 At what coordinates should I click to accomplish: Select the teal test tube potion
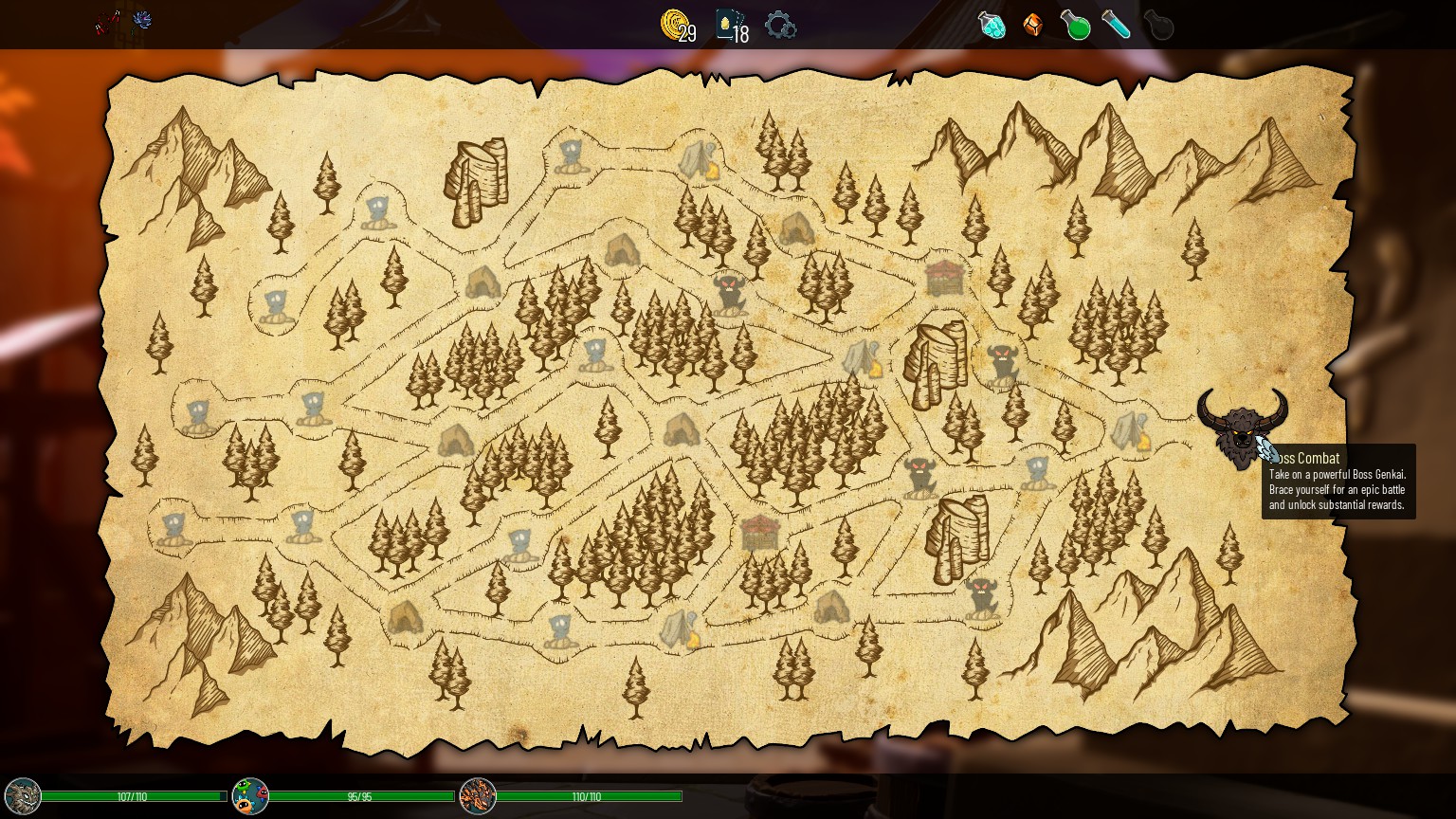pos(1117,25)
